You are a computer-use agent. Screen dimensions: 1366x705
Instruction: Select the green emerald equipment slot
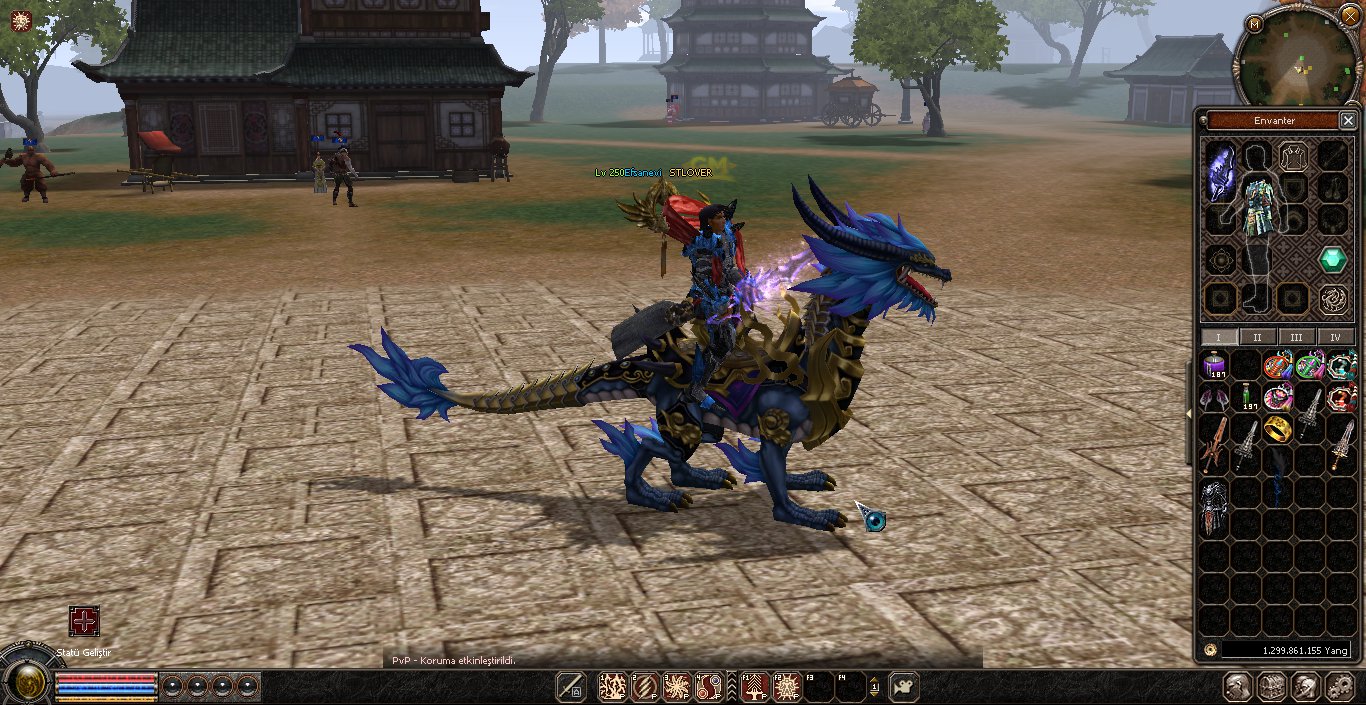point(1332,260)
